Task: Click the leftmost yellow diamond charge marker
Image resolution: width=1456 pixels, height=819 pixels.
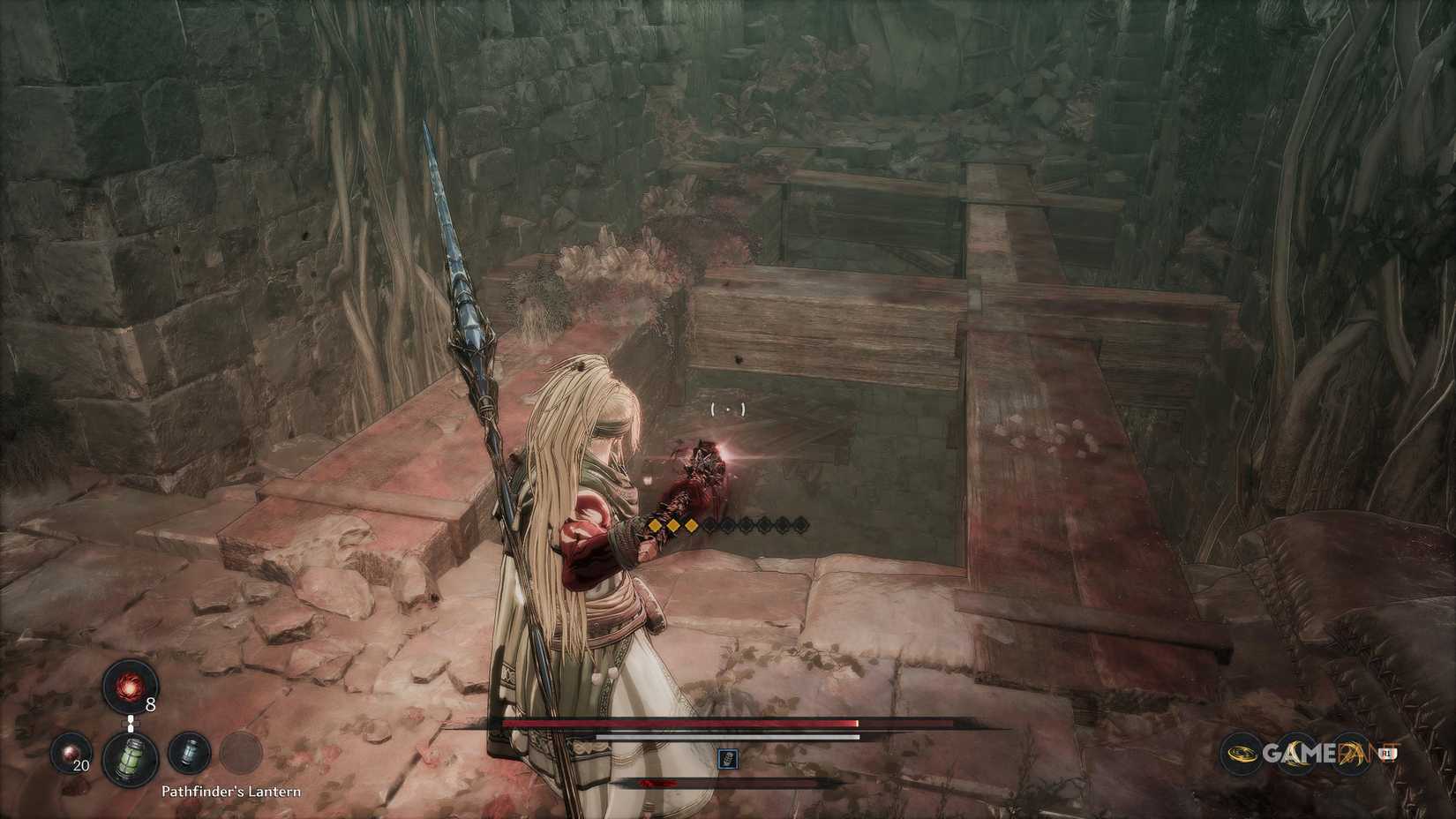Action: 656,526
